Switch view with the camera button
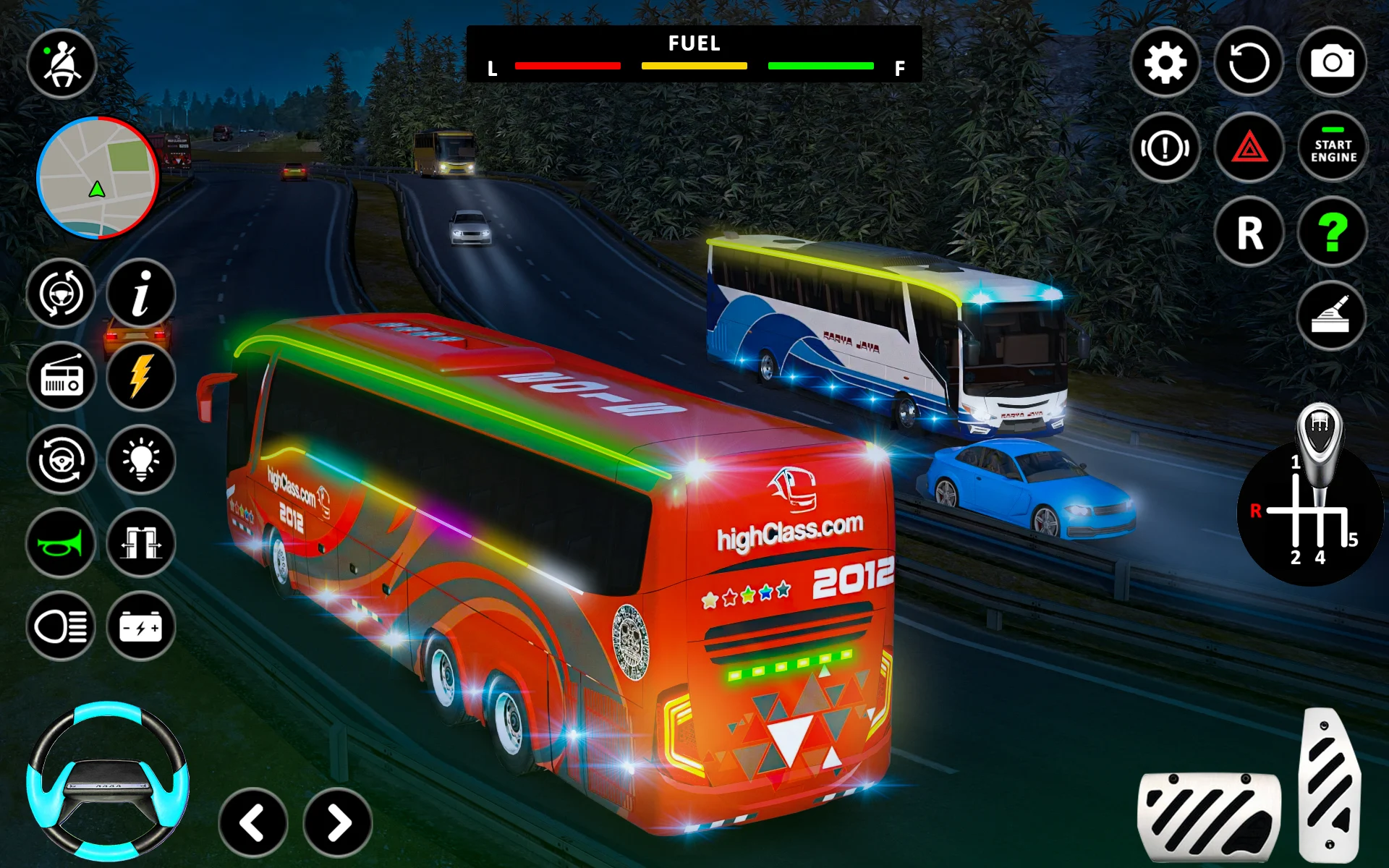Screen dimensions: 1389x868 [1332, 63]
